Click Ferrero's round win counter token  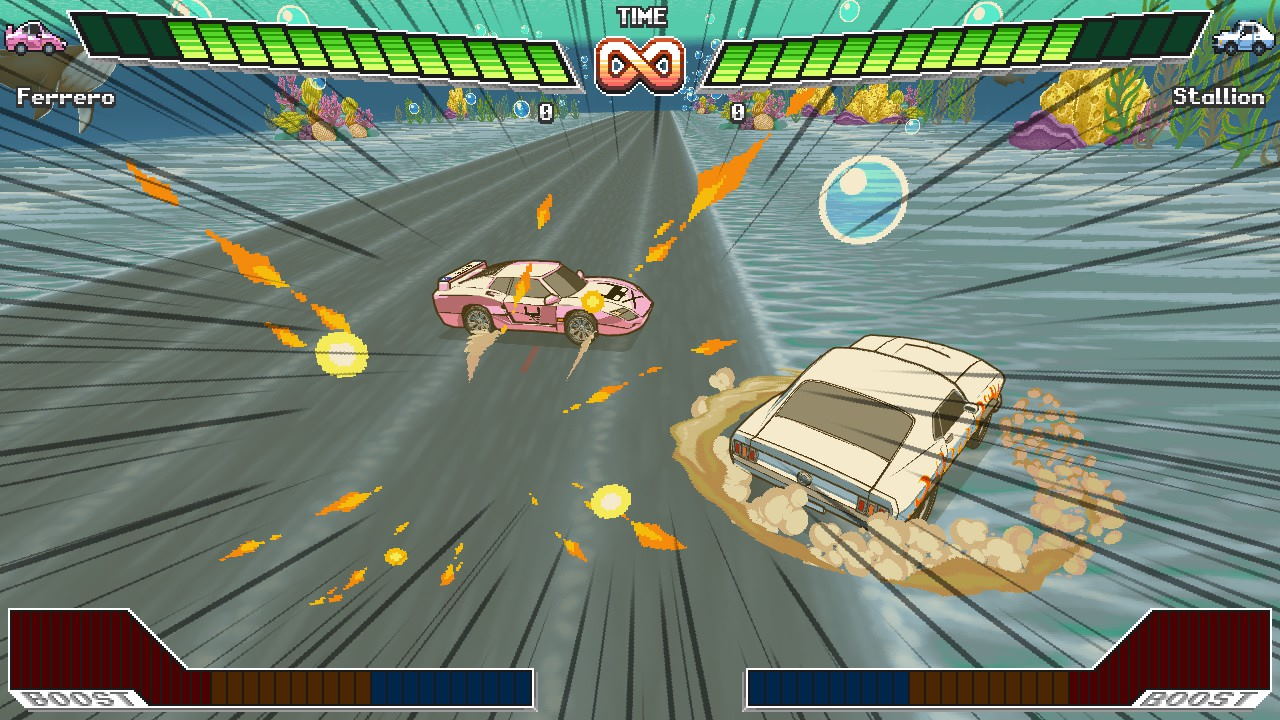[x=522, y=110]
